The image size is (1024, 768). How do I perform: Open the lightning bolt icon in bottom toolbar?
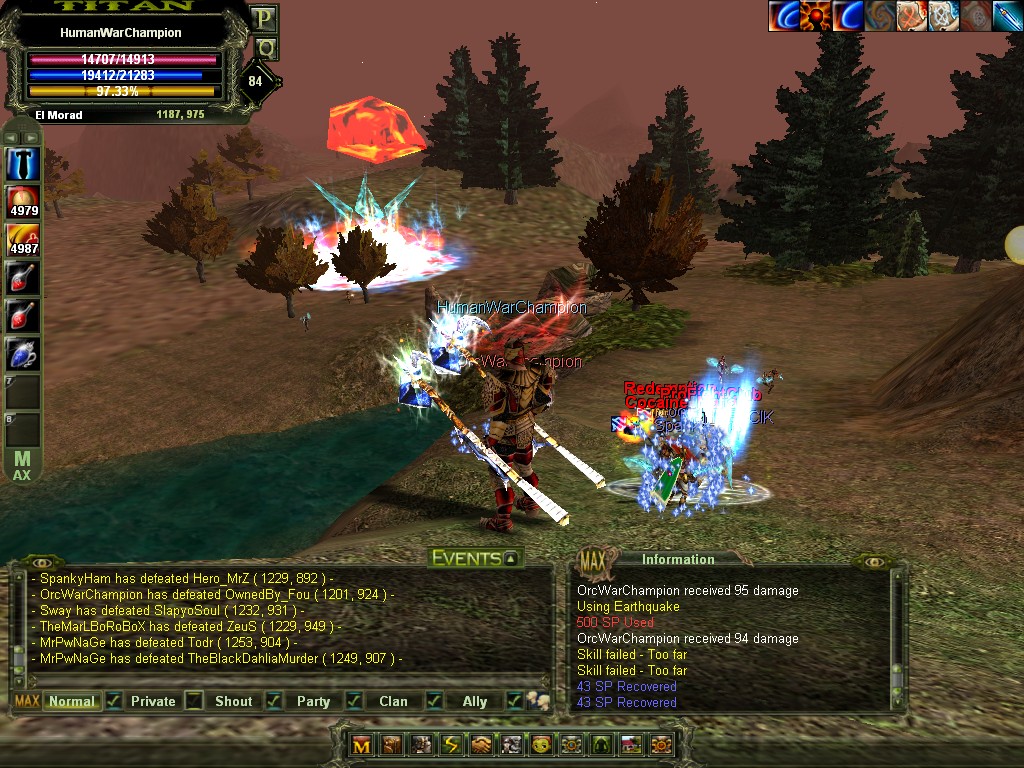coord(451,745)
